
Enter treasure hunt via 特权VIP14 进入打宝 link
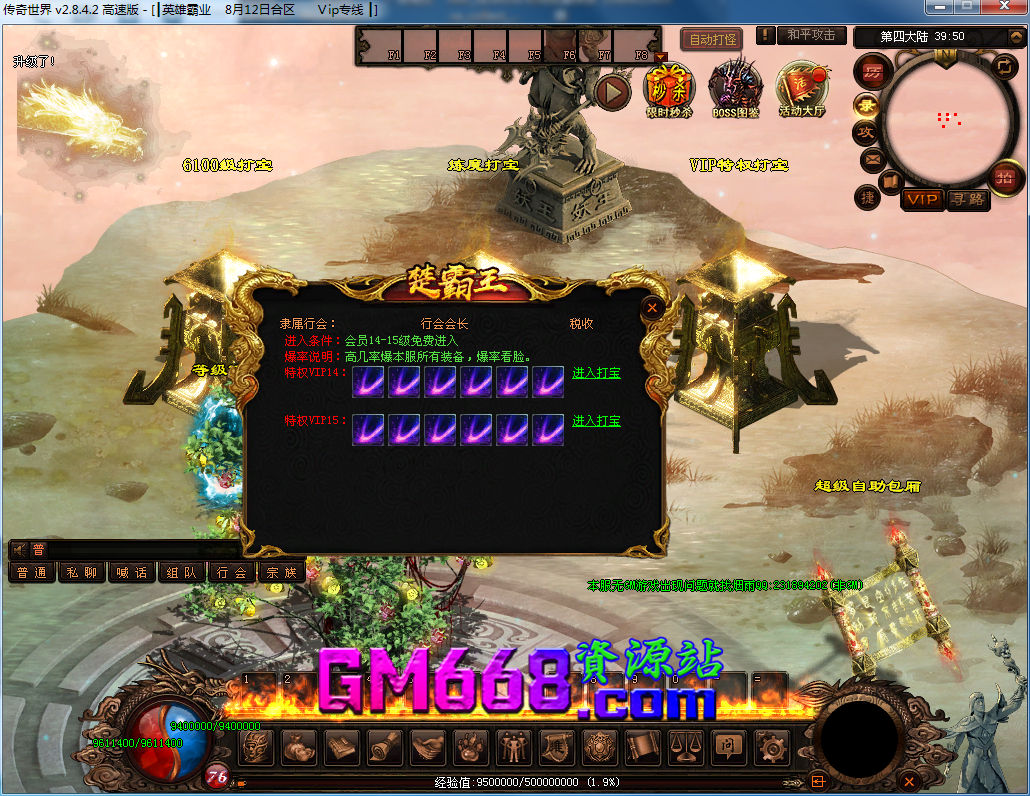(x=596, y=374)
